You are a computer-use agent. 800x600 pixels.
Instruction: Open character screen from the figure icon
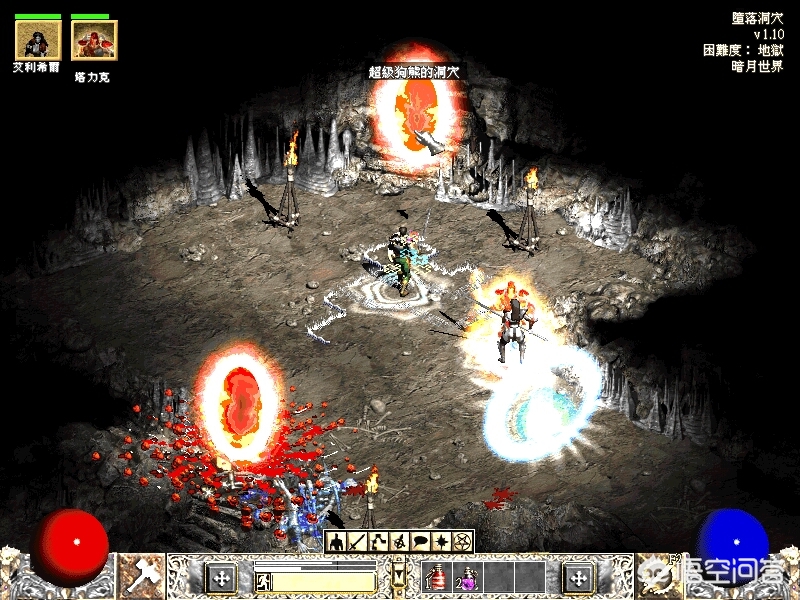pyautogui.click(x=337, y=542)
